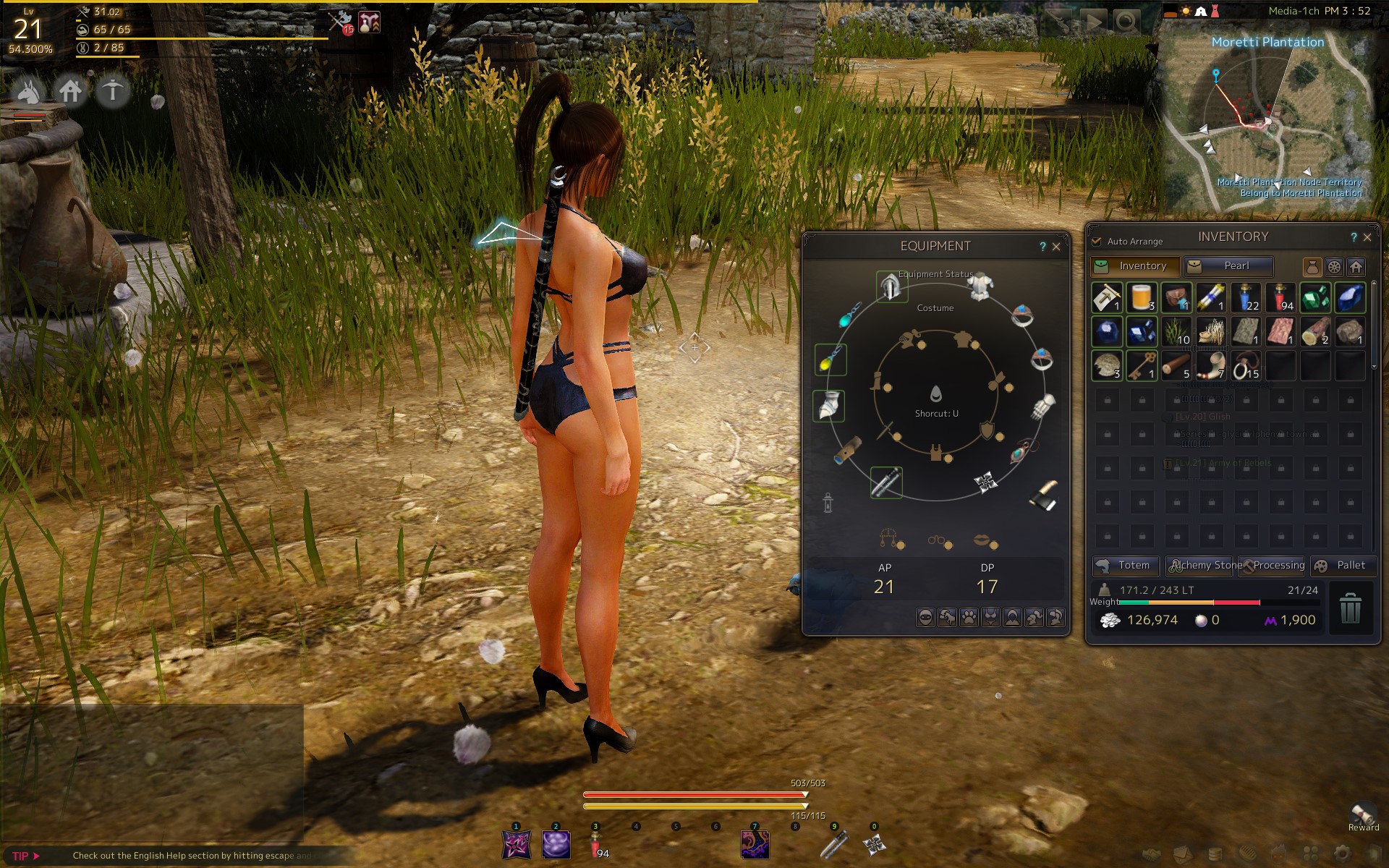This screenshot has width=1389, height=868.
Task: Select the green emerald gem slot
Action: click(x=1315, y=297)
